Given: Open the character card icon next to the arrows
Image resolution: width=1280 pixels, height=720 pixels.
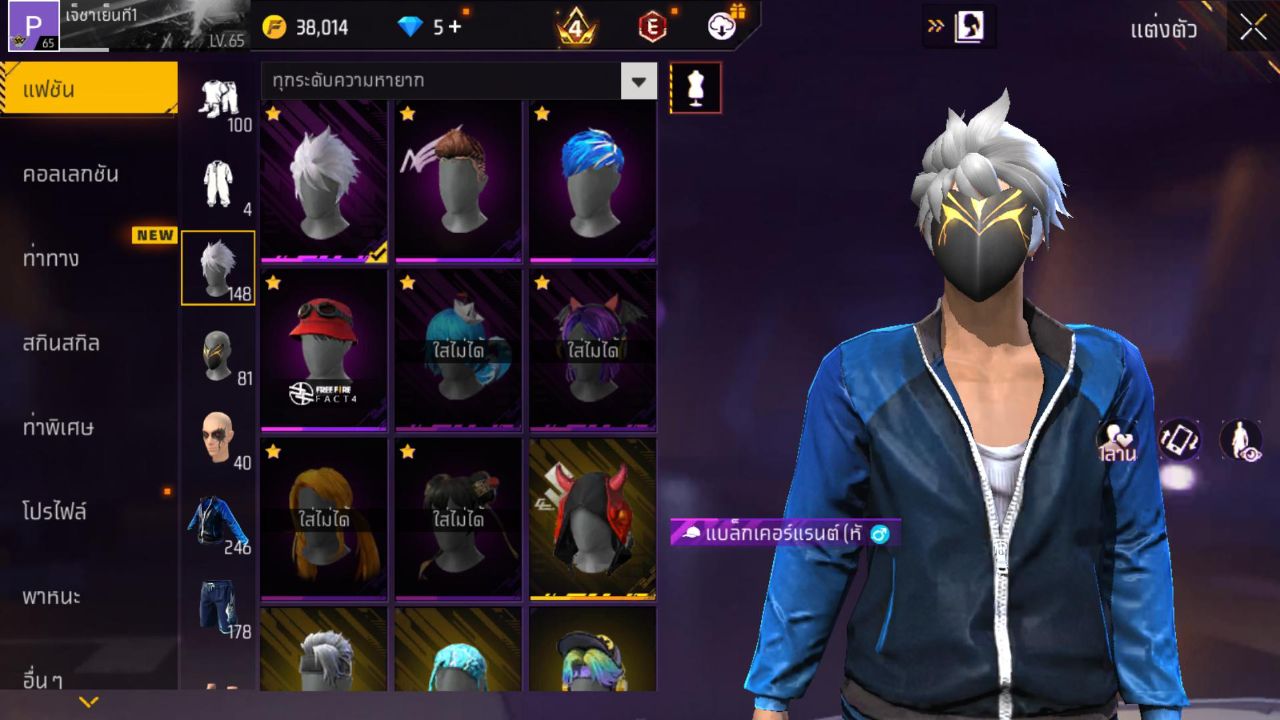Looking at the screenshot, I should click(x=968, y=28).
